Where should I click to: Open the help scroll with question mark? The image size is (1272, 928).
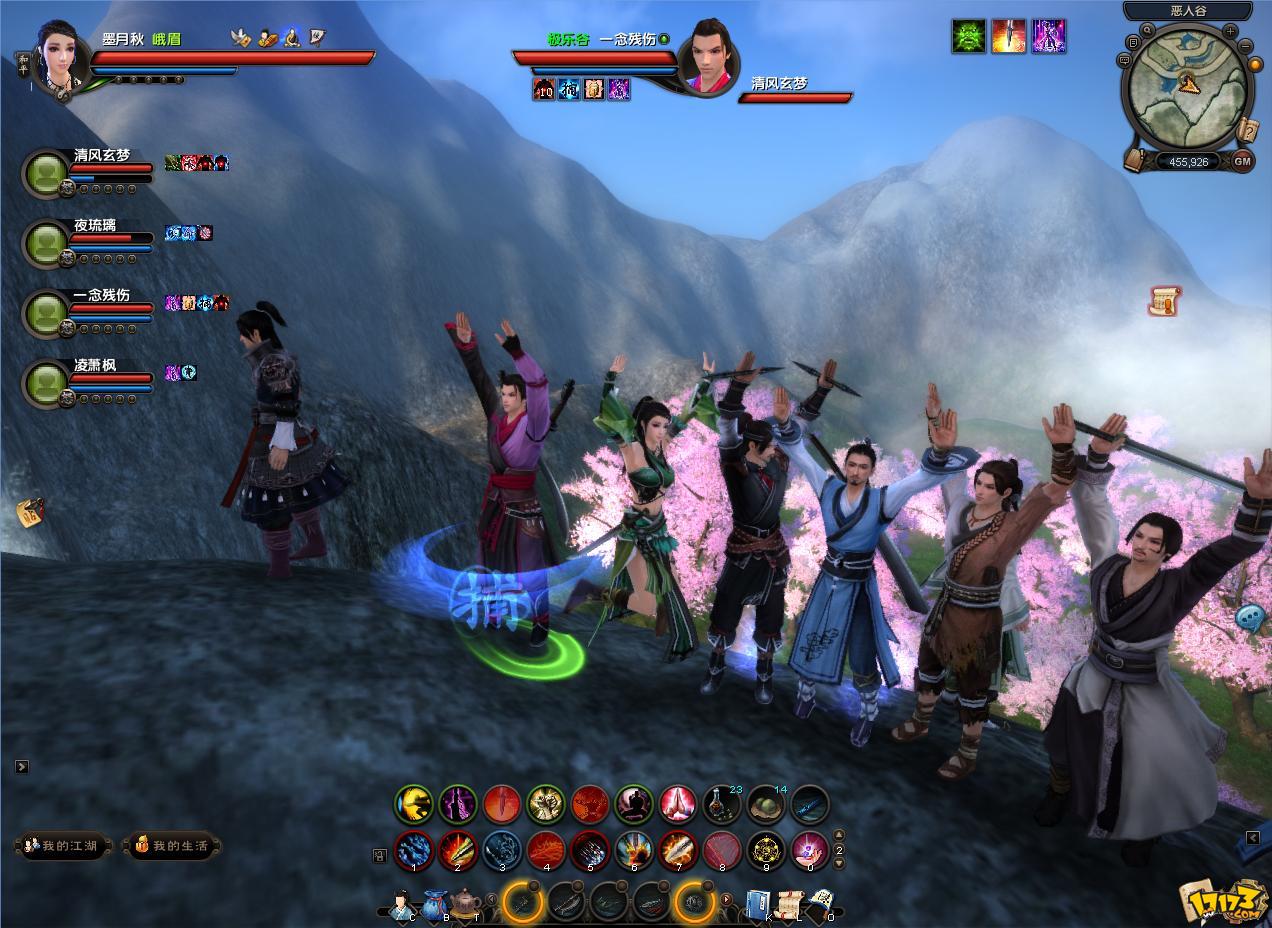click(x=1248, y=130)
